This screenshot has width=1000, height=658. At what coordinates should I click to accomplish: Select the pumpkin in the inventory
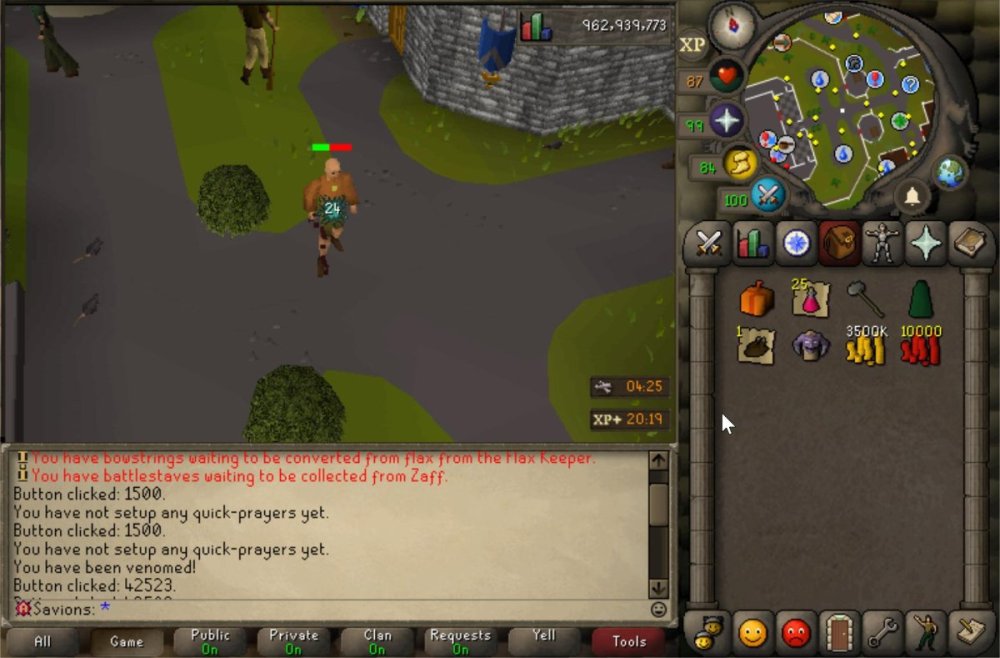[757, 298]
